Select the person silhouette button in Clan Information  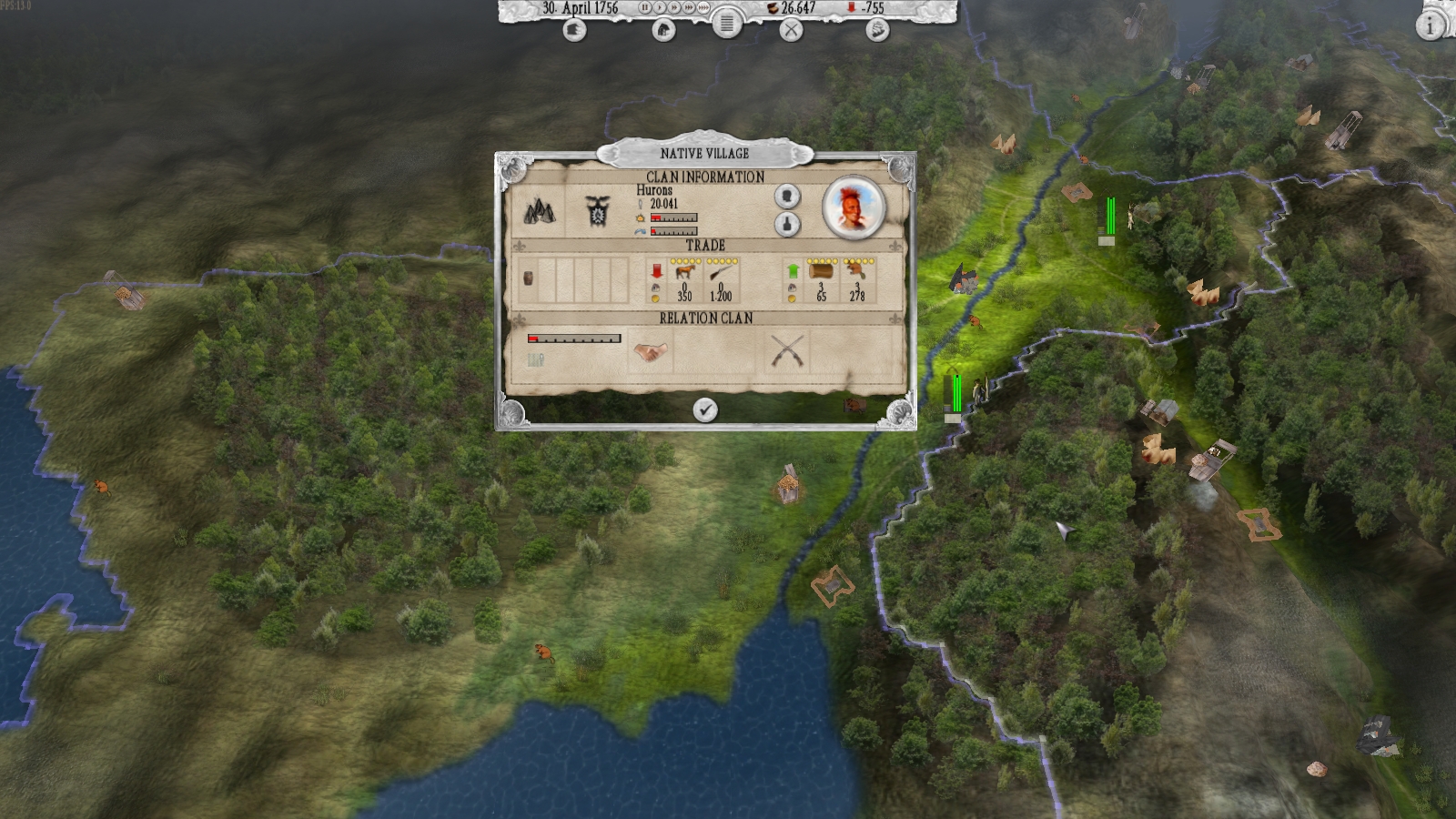[787, 197]
